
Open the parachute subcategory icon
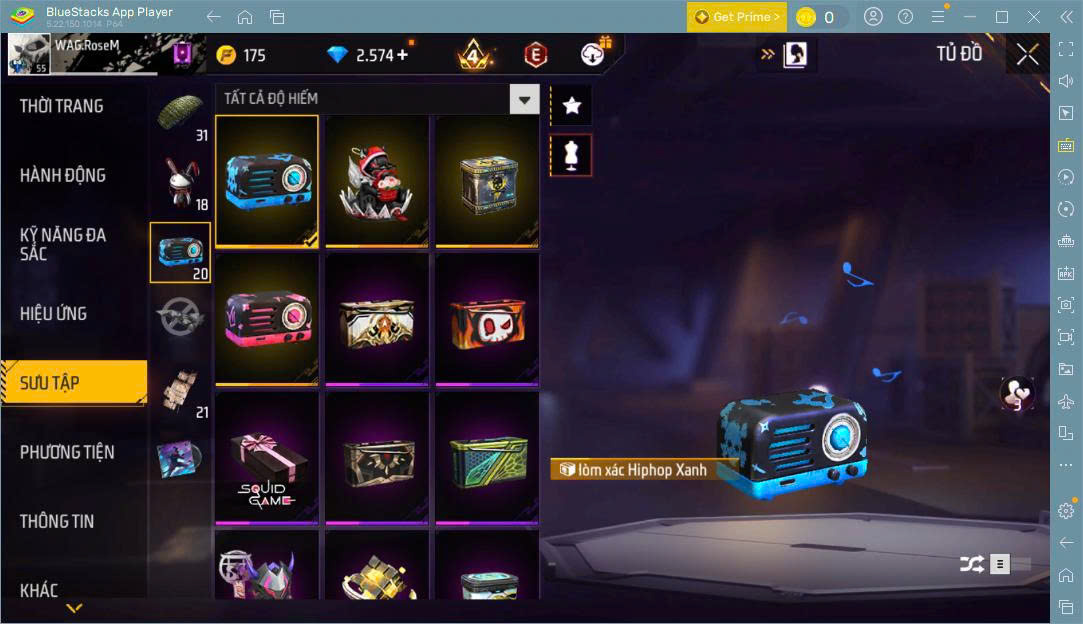[x=181, y=112]
